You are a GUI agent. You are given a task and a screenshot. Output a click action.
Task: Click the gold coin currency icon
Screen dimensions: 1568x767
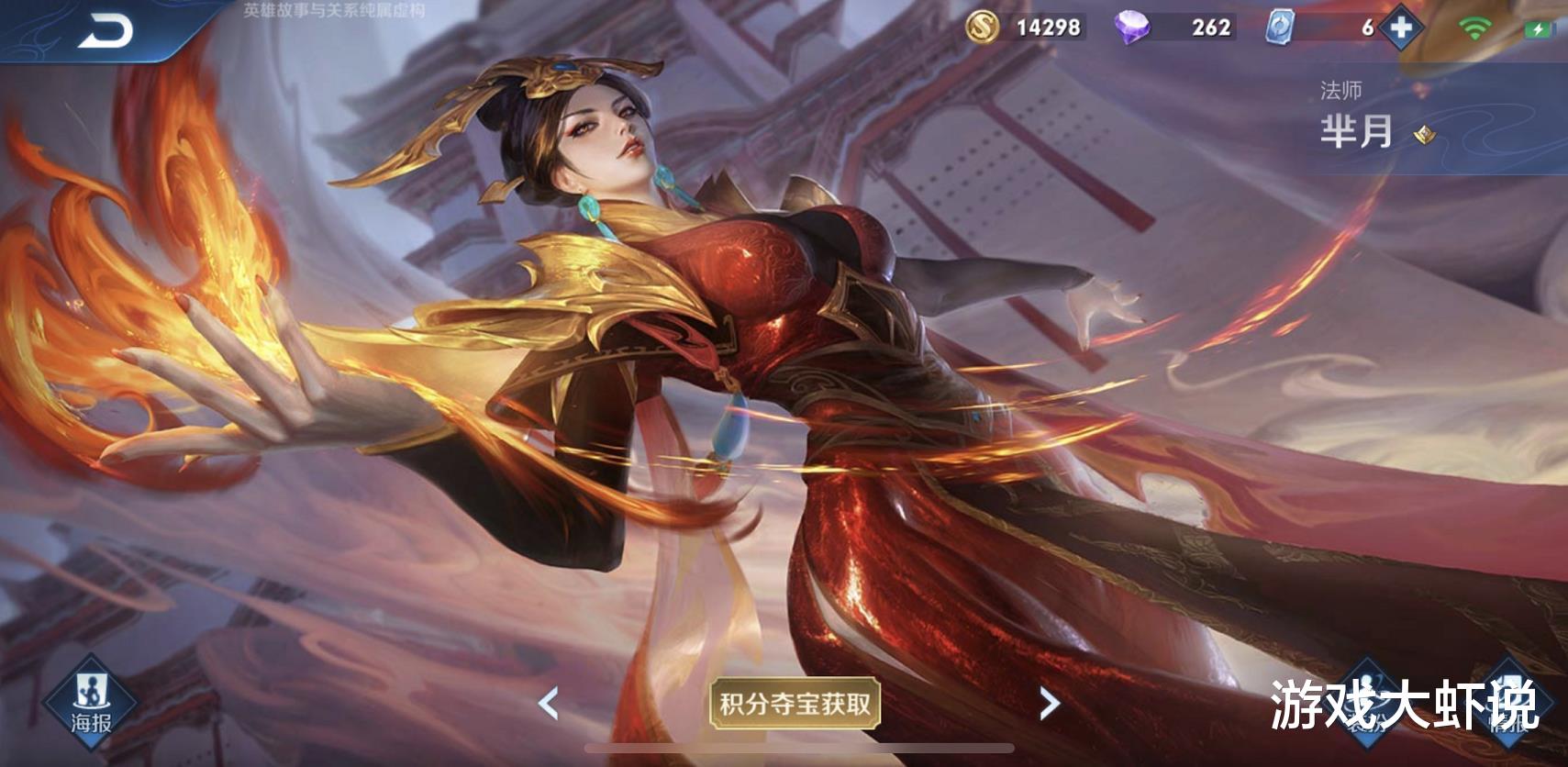click(x=982, y=28)
